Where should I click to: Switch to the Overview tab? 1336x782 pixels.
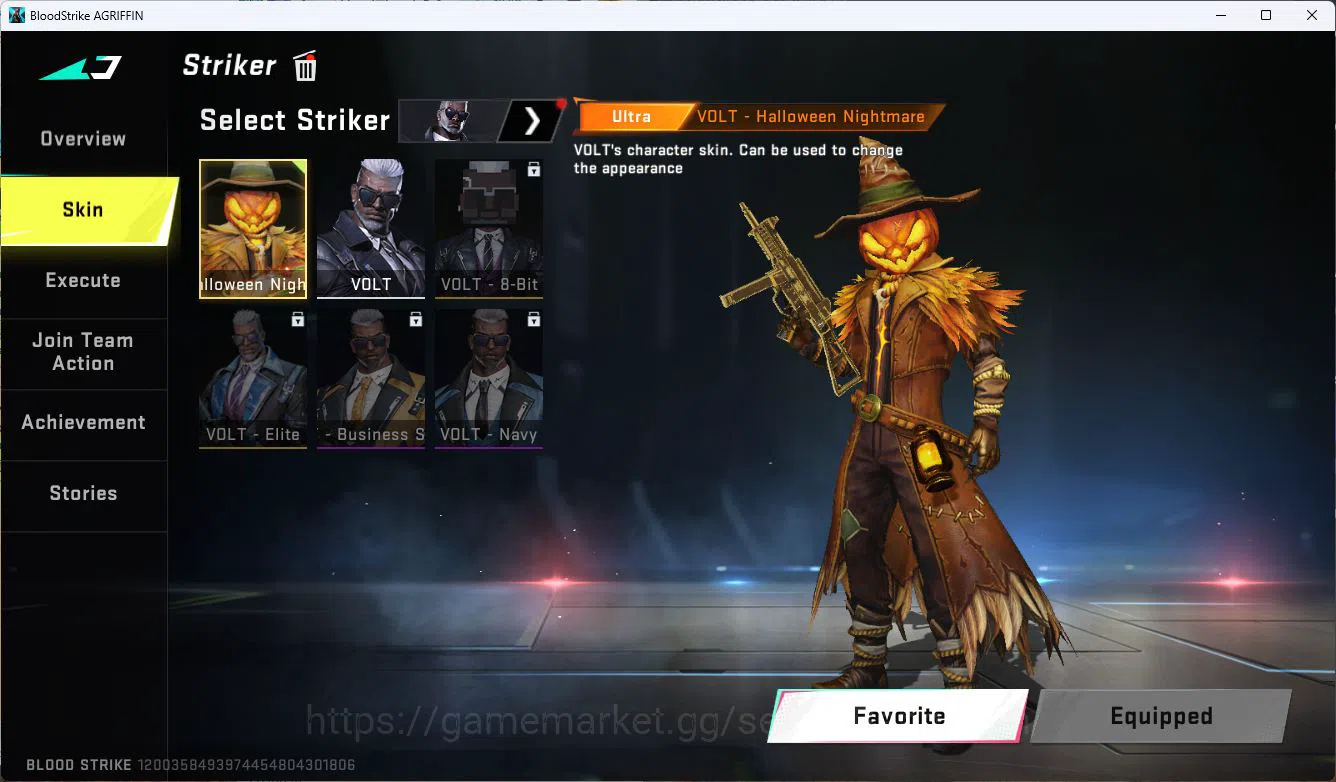click(82, 138)
